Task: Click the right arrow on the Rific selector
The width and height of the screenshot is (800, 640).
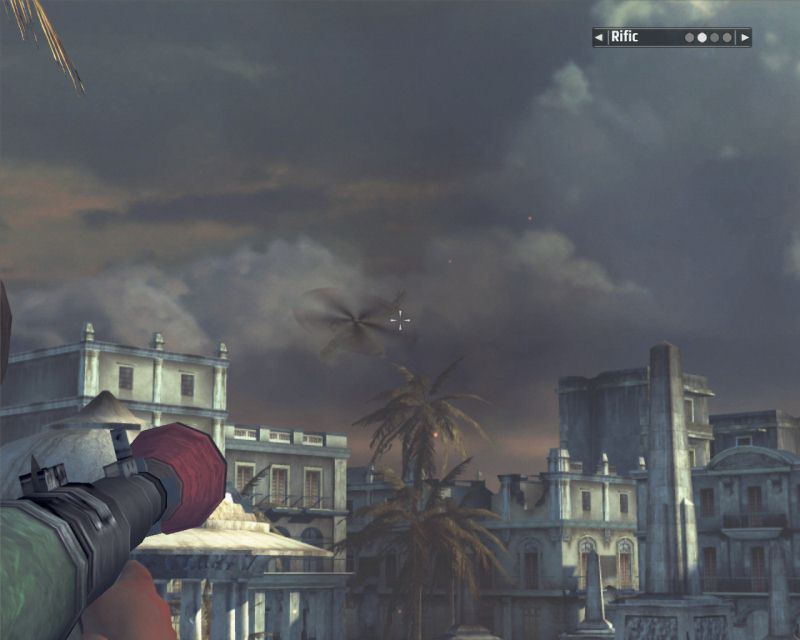Action: point(744,37)
